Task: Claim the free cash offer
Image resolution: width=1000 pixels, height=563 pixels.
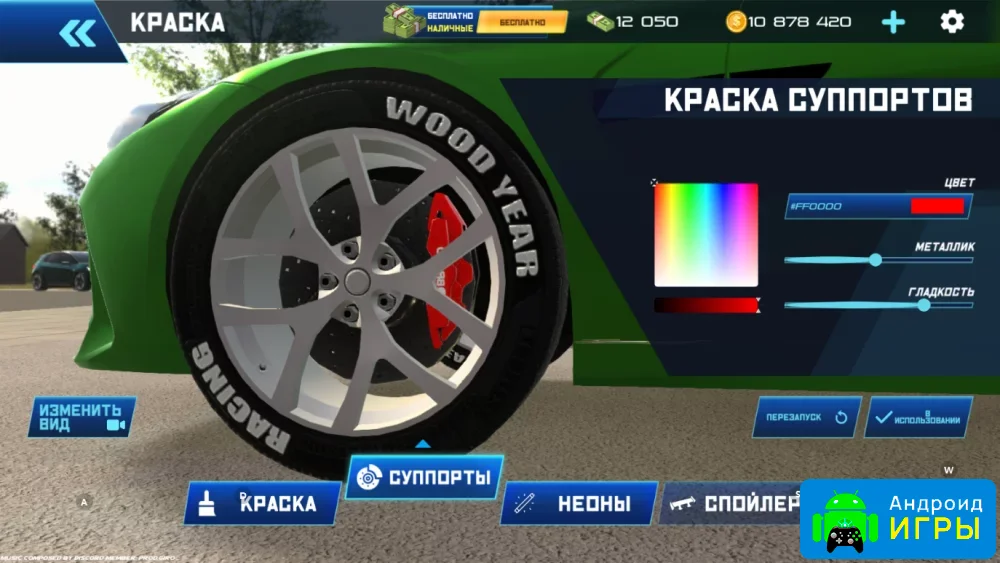Action: point(521,21)
